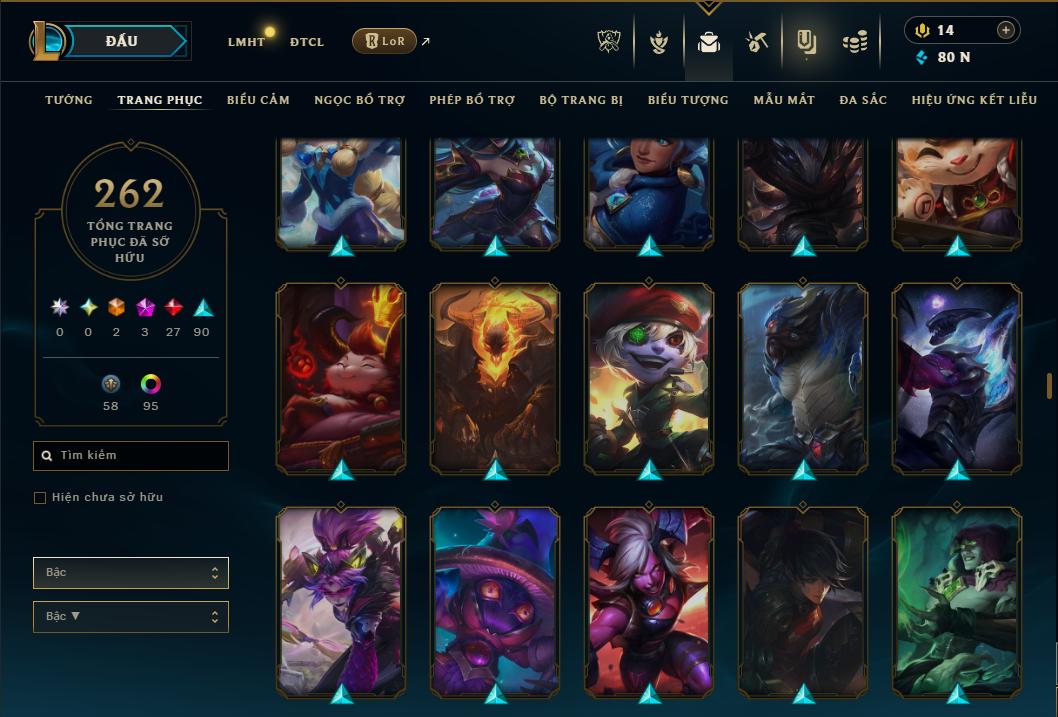The height and width of the screenshot is (717, 1058).
Task: Click the ĐẤU play button
Action: [x=122, y=41]
